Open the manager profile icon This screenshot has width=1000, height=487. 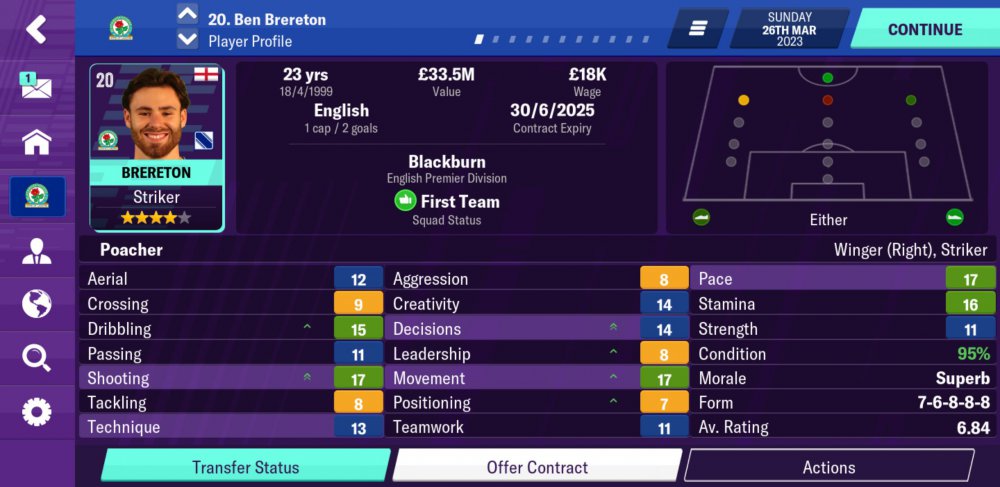coord(36,250)
